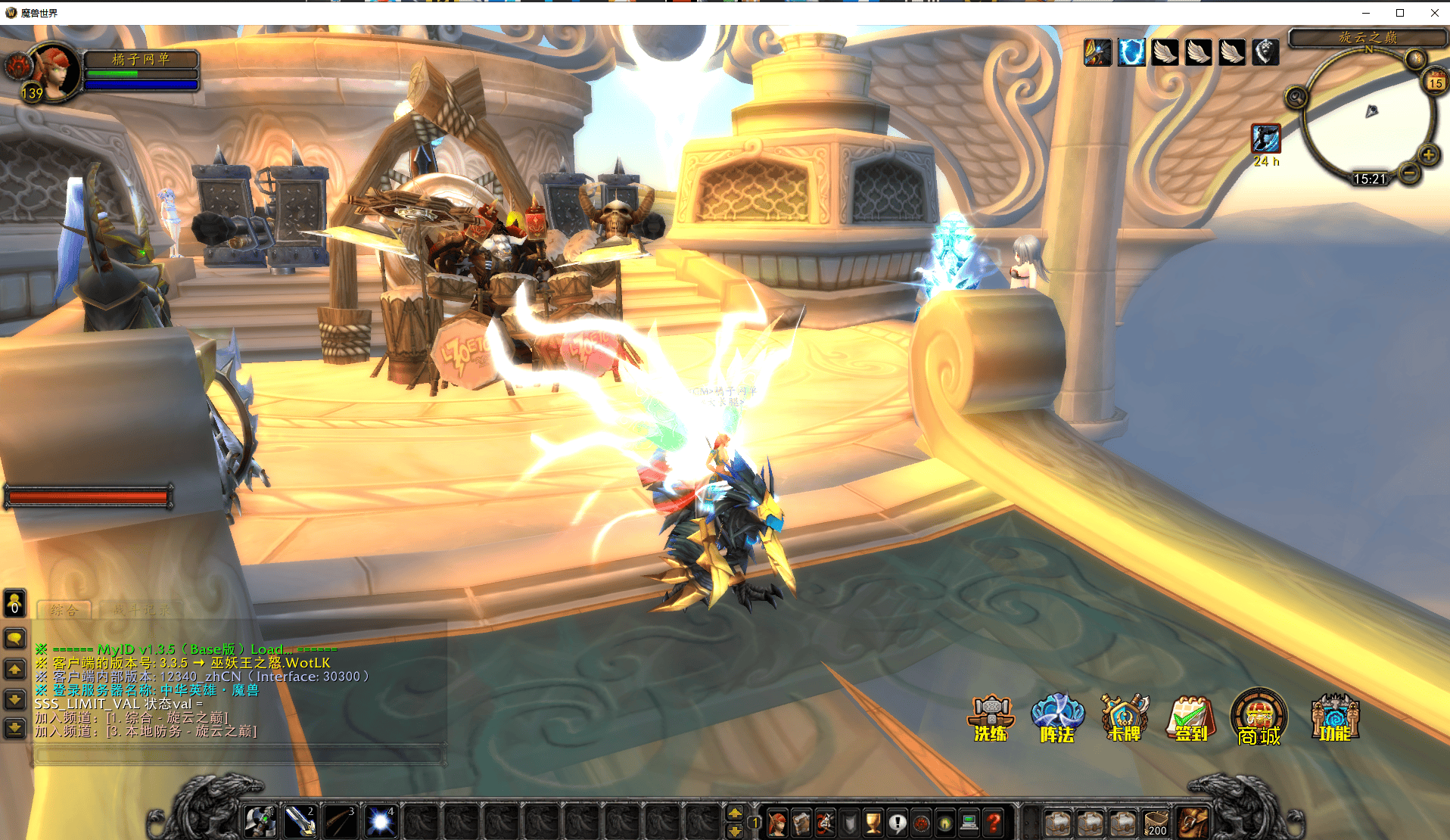Open the 阵法 formation menu

pyautogui.click(x=1057, y=717)
